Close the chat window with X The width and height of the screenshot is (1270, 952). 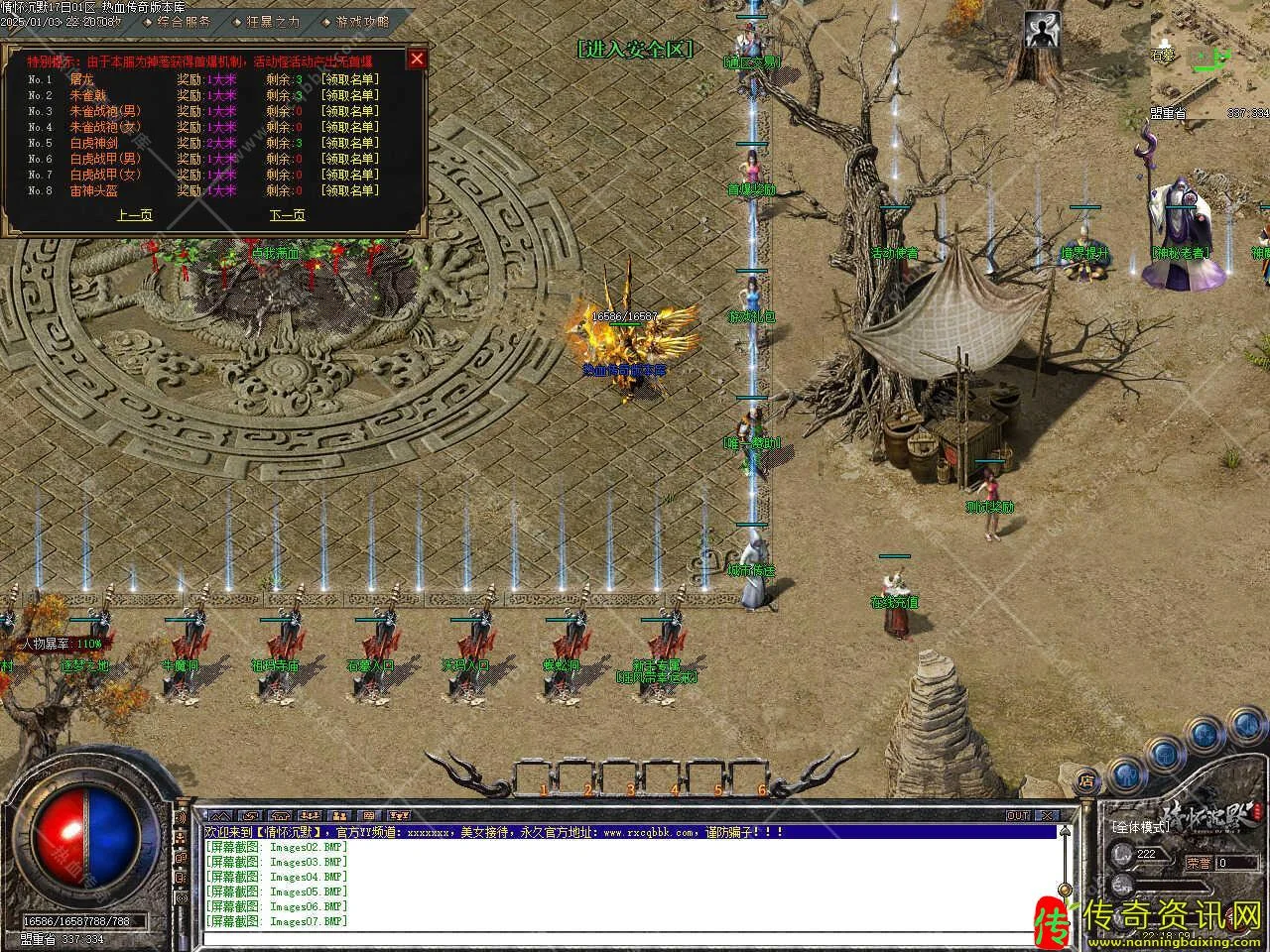pos(1046,815)
